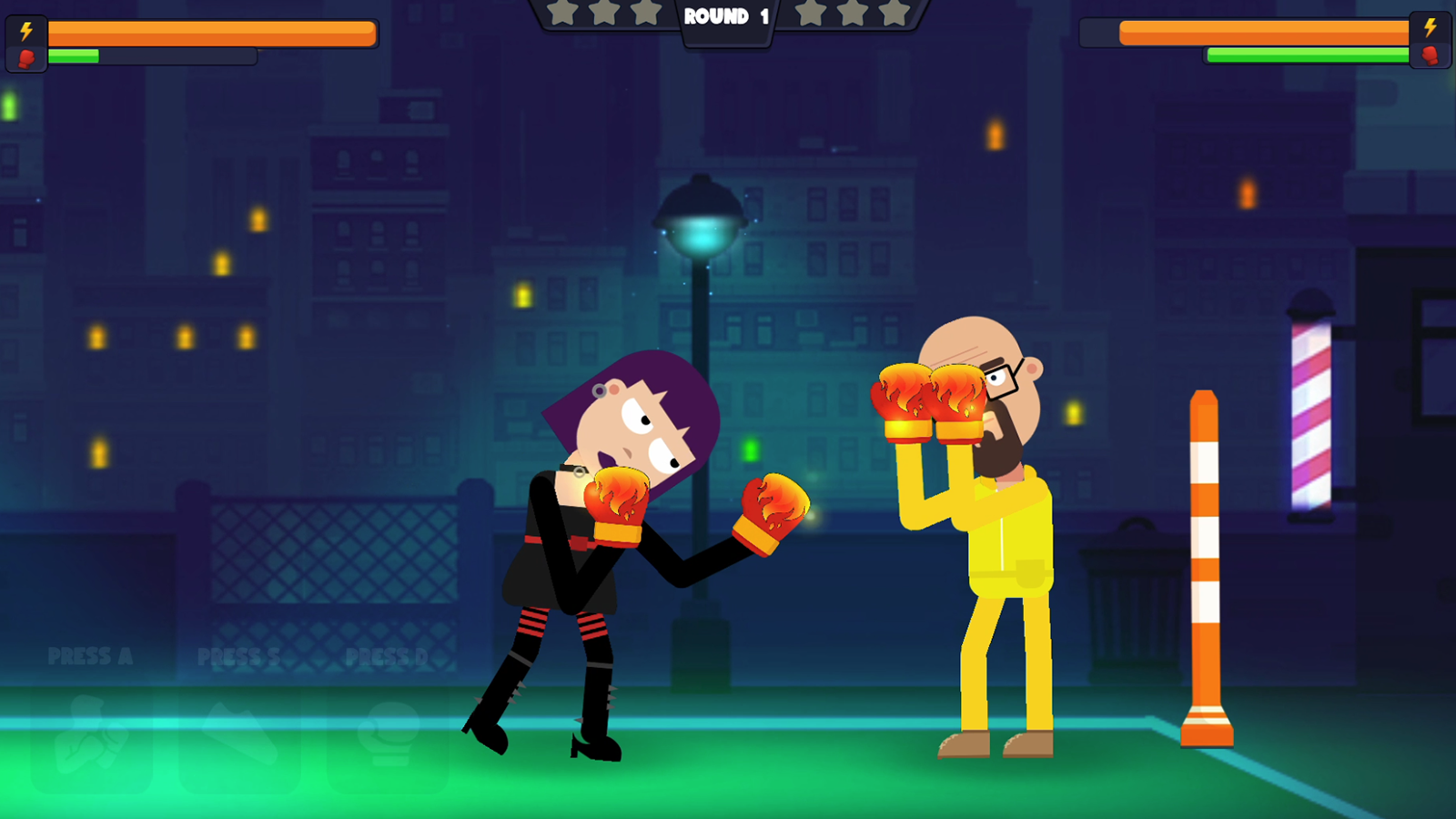Click the PRESS D label
The height and width of the screenshot is (819, 1456).
(x=386, y=656)
